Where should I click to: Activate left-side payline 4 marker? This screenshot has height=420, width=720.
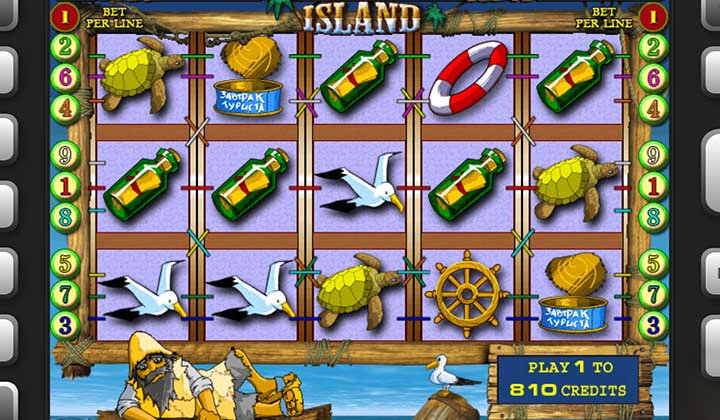coord(66,107)
